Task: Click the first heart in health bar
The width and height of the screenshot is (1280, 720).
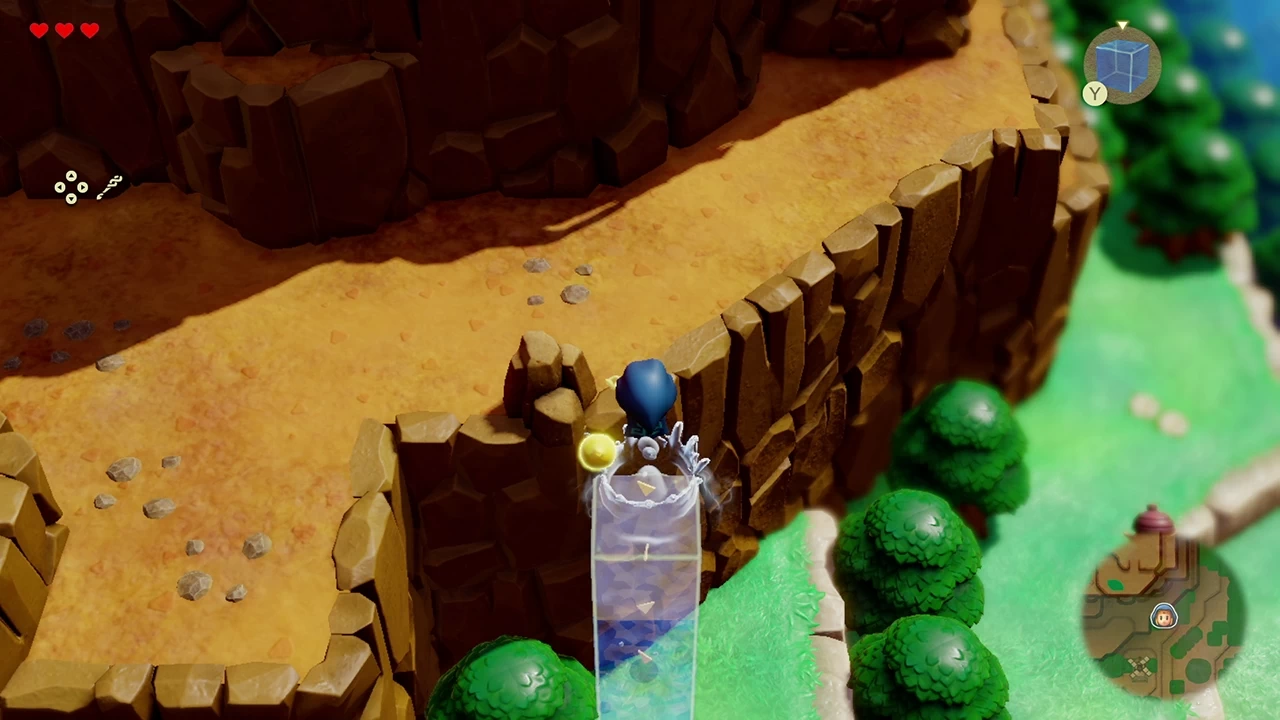Action: pos(38,30)
